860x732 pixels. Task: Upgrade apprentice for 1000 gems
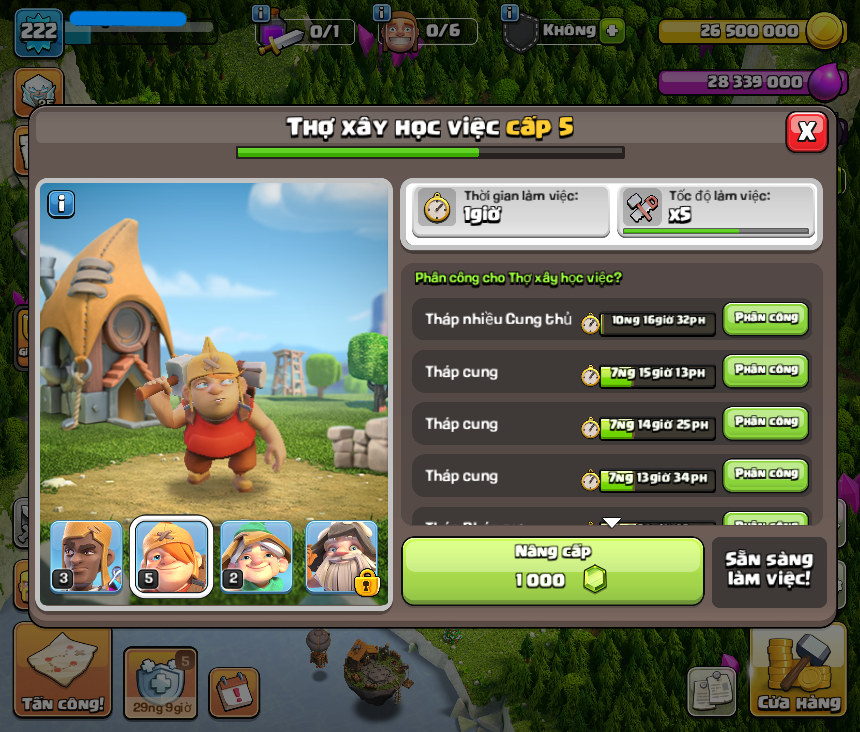tap(553, 571)
